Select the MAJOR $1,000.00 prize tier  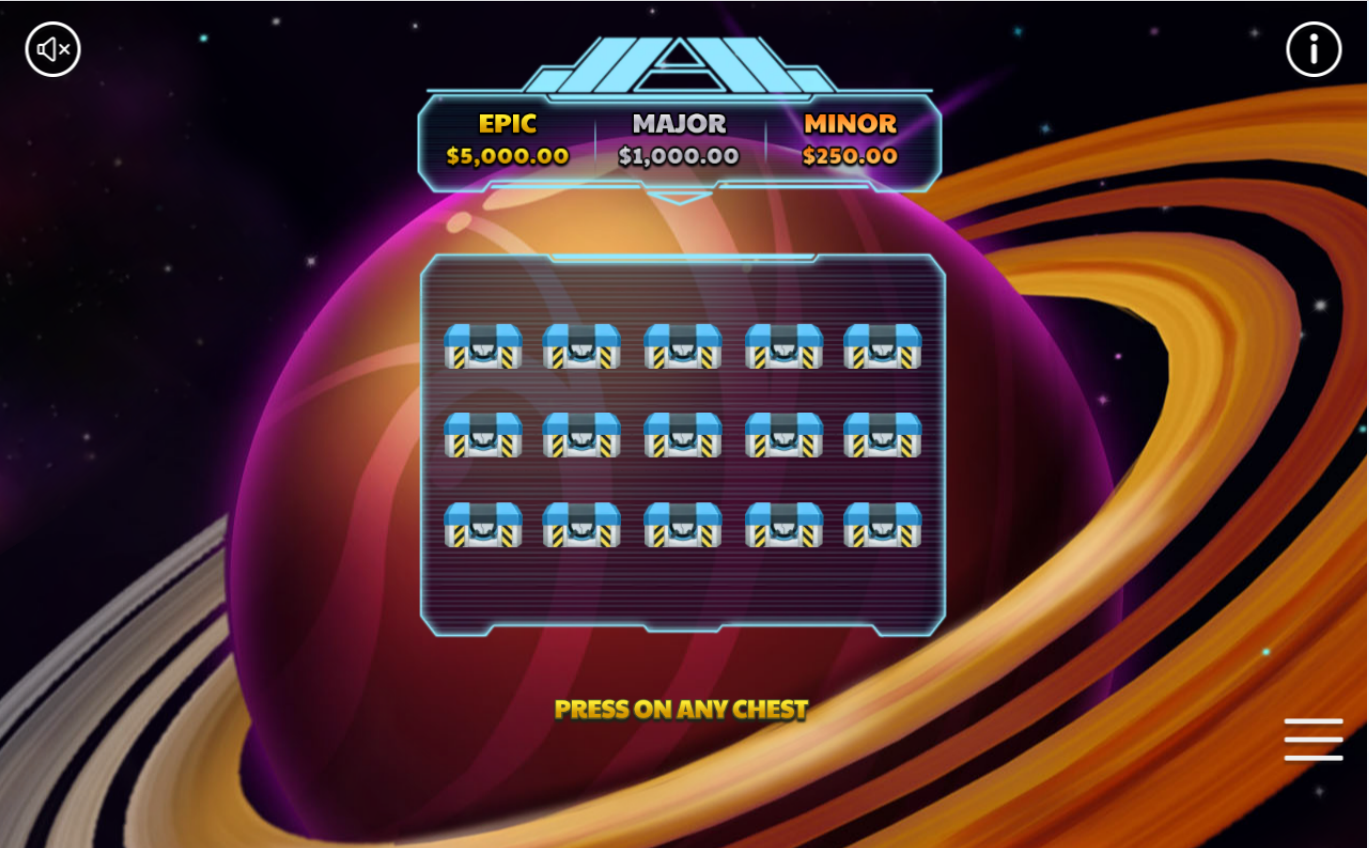click(x=680, y=139)
